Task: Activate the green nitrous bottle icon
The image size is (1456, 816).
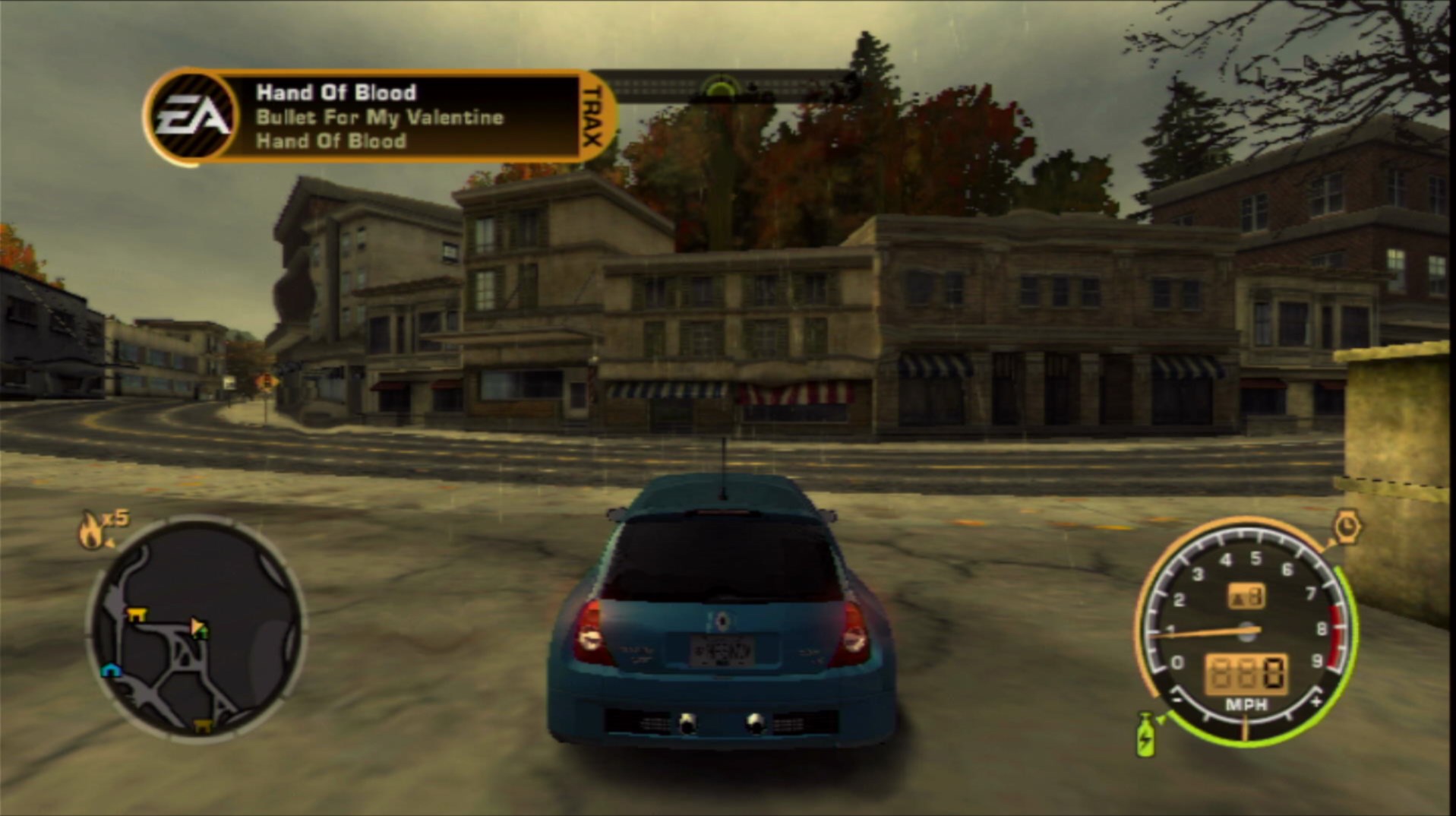Action: [1145, 735]
